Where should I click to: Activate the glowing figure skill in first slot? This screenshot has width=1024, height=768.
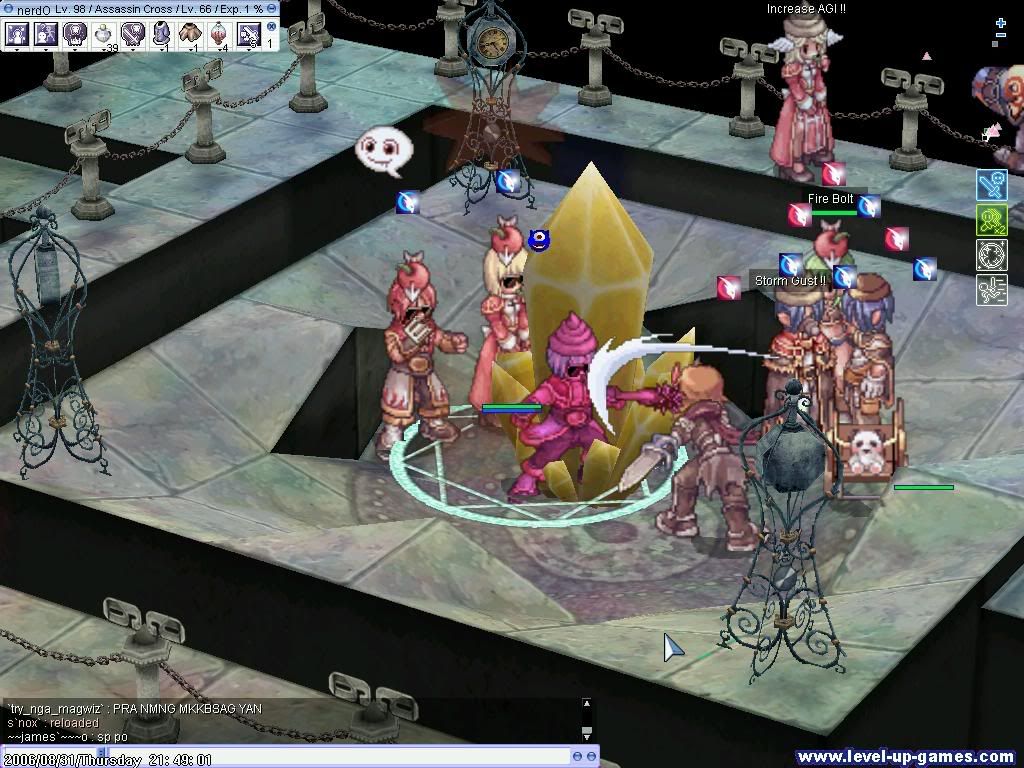click(17, 34)
